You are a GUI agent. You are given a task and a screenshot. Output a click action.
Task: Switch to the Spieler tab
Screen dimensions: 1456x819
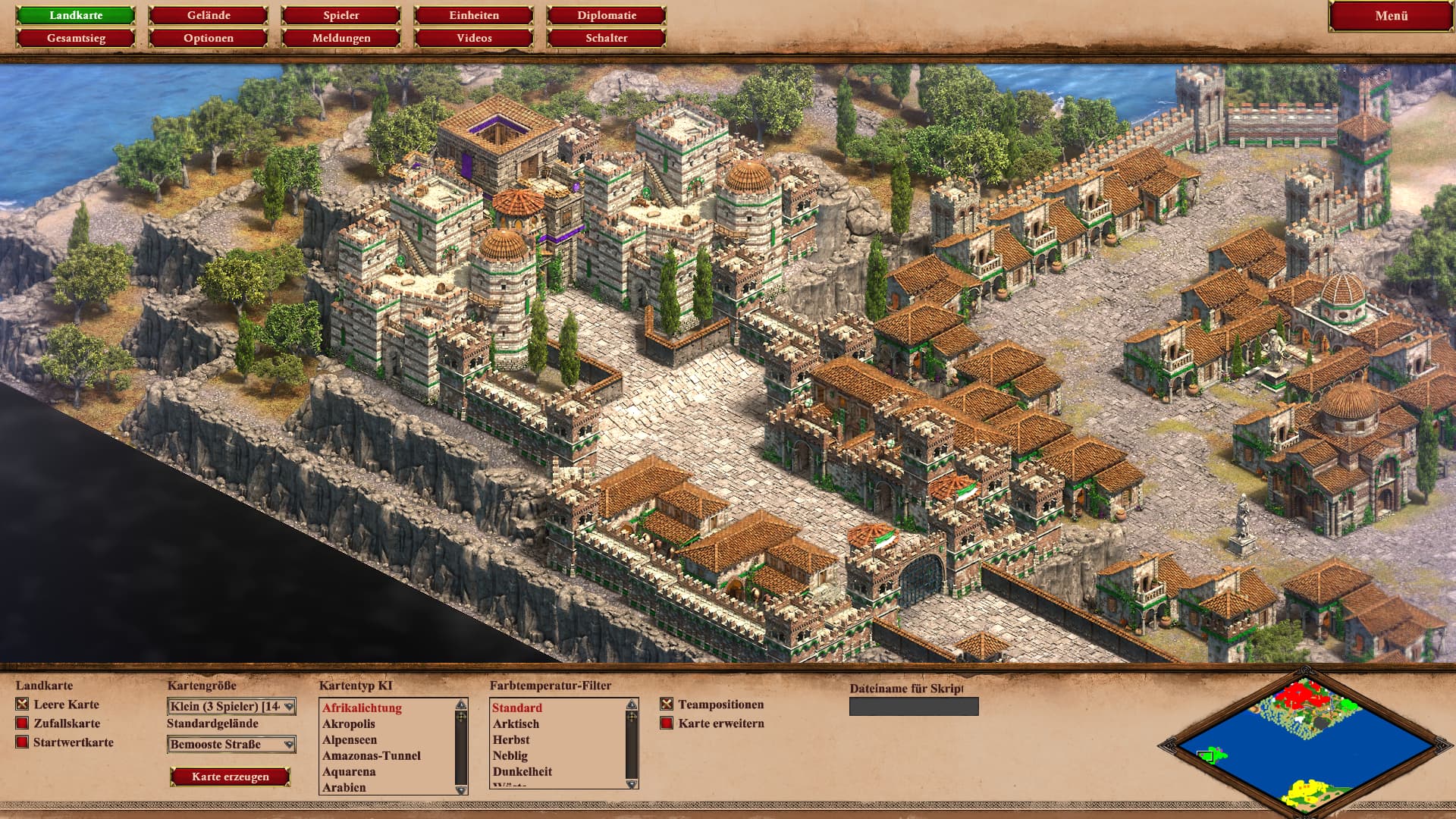tap(341, 15)
